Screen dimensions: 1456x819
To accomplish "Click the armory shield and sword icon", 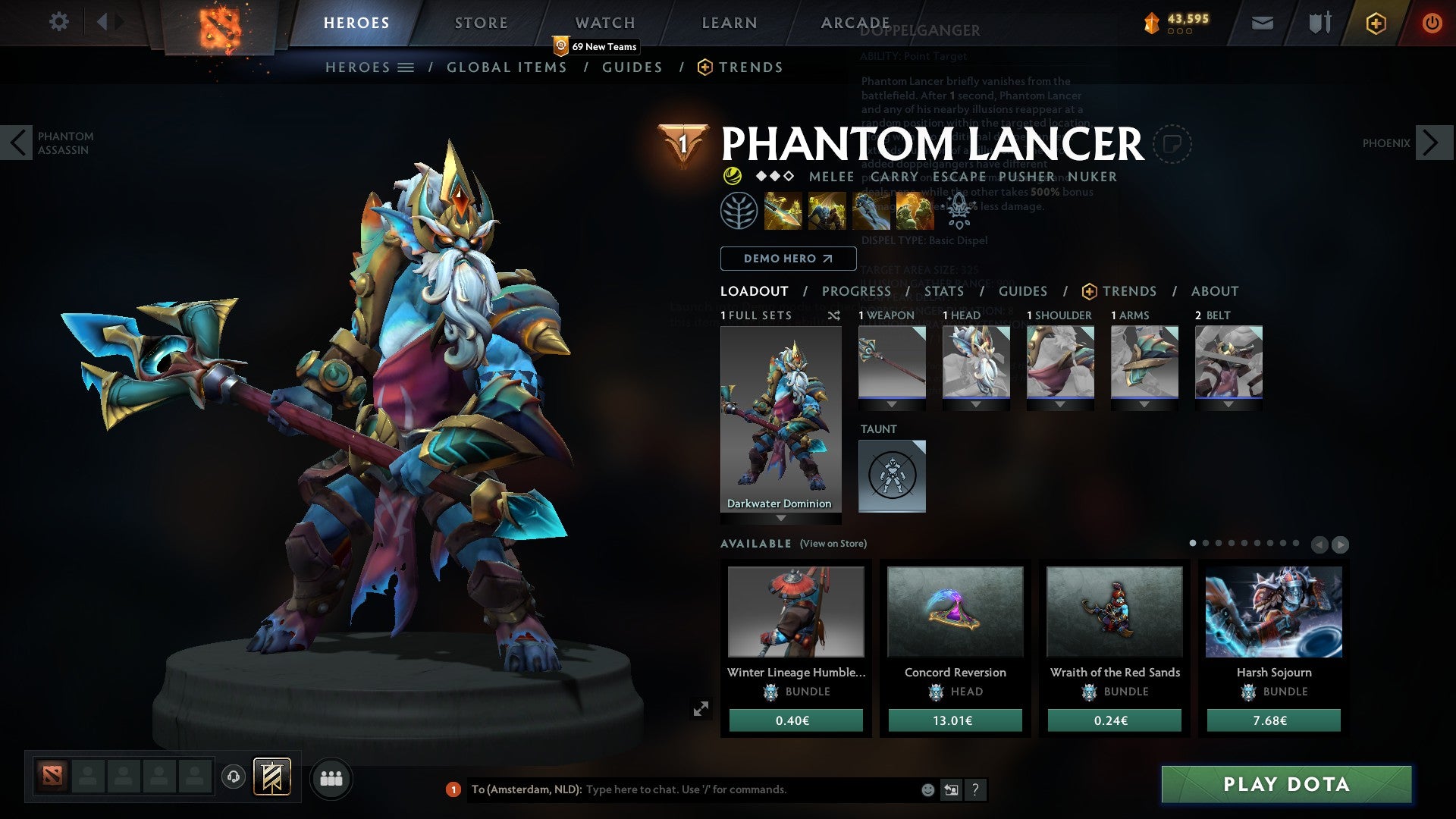I will 1319,23.
